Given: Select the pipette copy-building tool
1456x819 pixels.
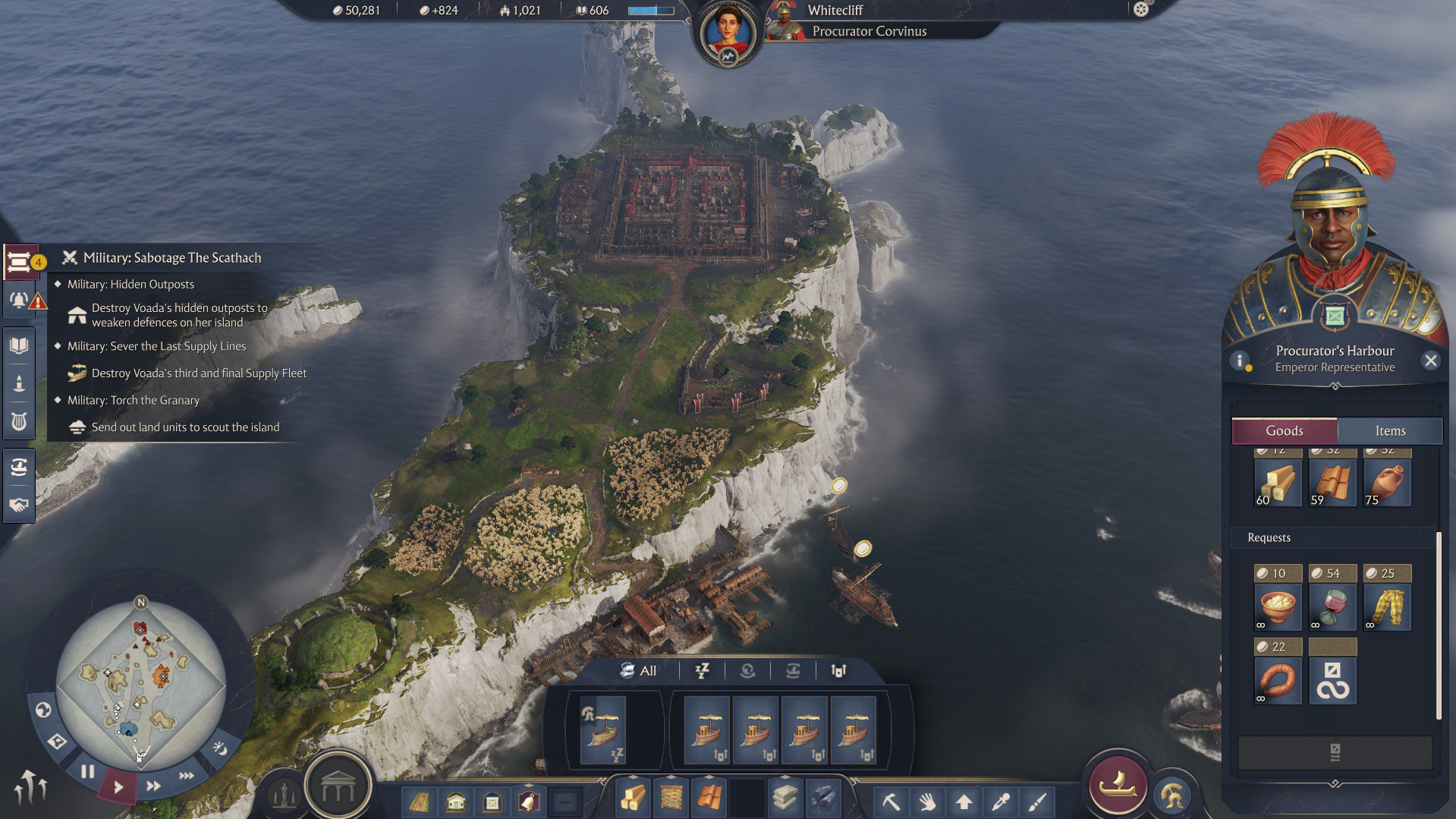Looking at the screenshot, I should pyautogui.click(x=1000, y=802).
